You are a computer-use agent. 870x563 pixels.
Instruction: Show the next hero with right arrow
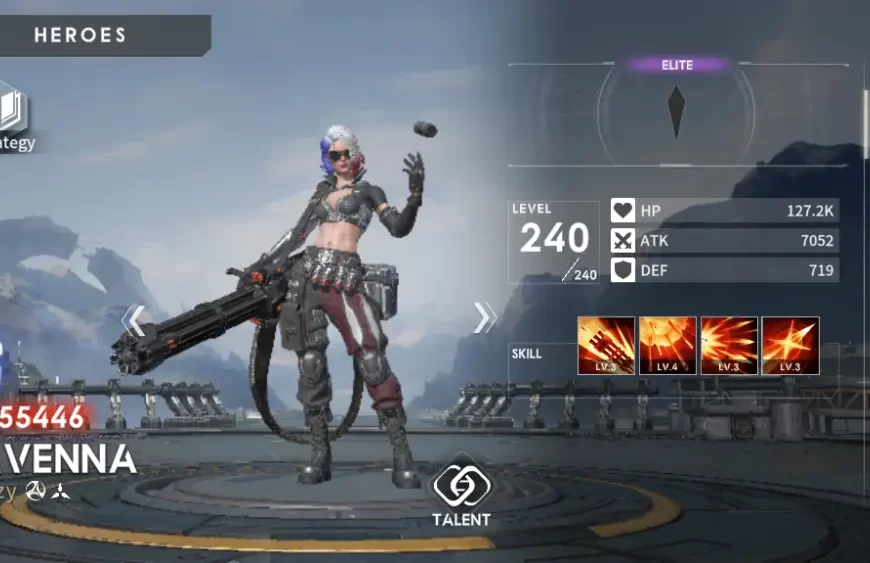[x=484, y=318]
